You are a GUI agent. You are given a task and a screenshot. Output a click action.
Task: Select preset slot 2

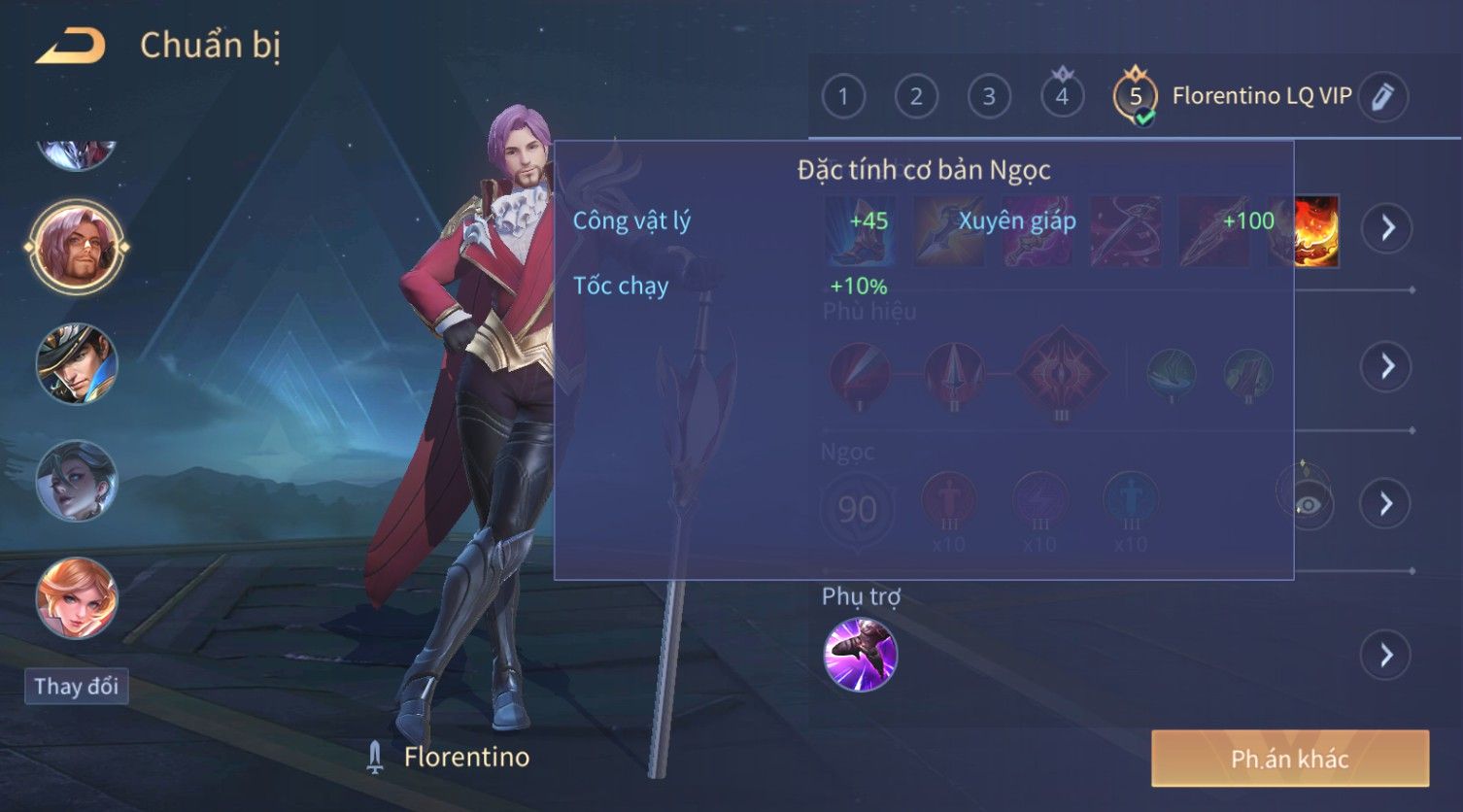click(916, 96)
